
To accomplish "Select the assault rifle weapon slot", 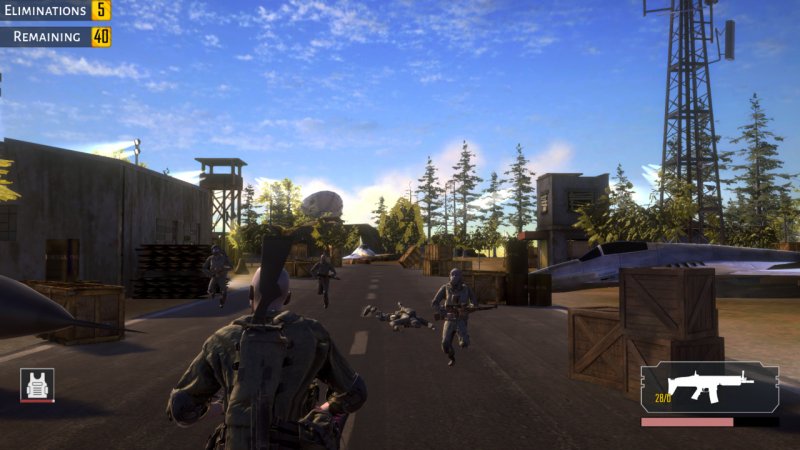I will point(709,387).
